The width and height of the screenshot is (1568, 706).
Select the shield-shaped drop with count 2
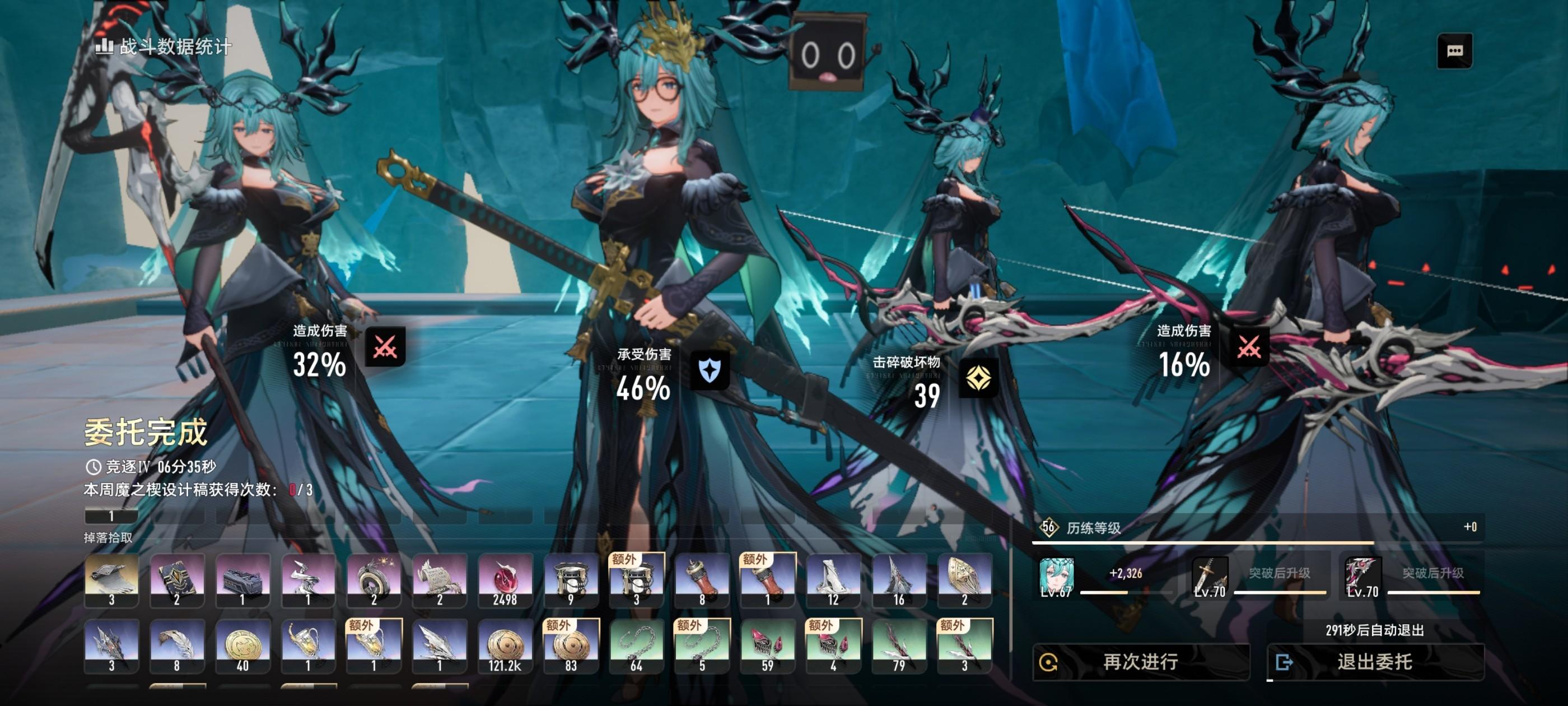point(965,580)
